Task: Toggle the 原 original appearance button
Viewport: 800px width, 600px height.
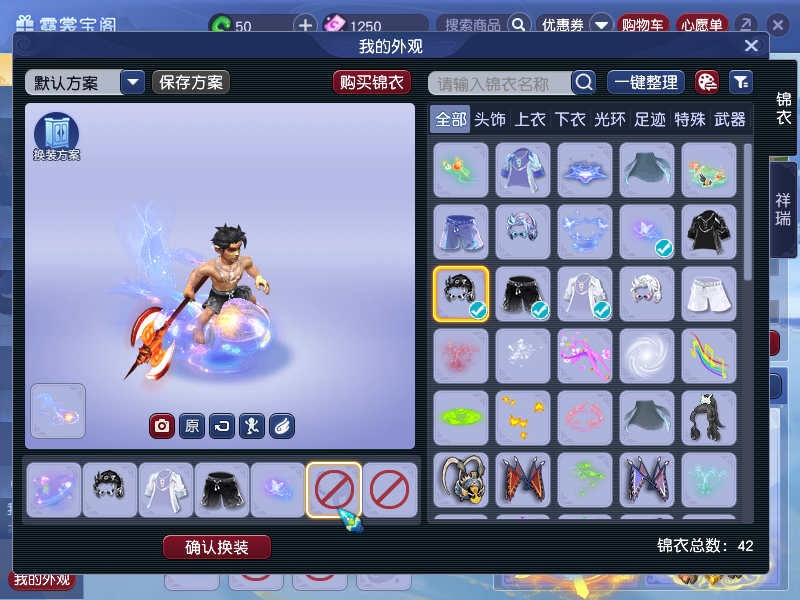Action: [192, 427]
